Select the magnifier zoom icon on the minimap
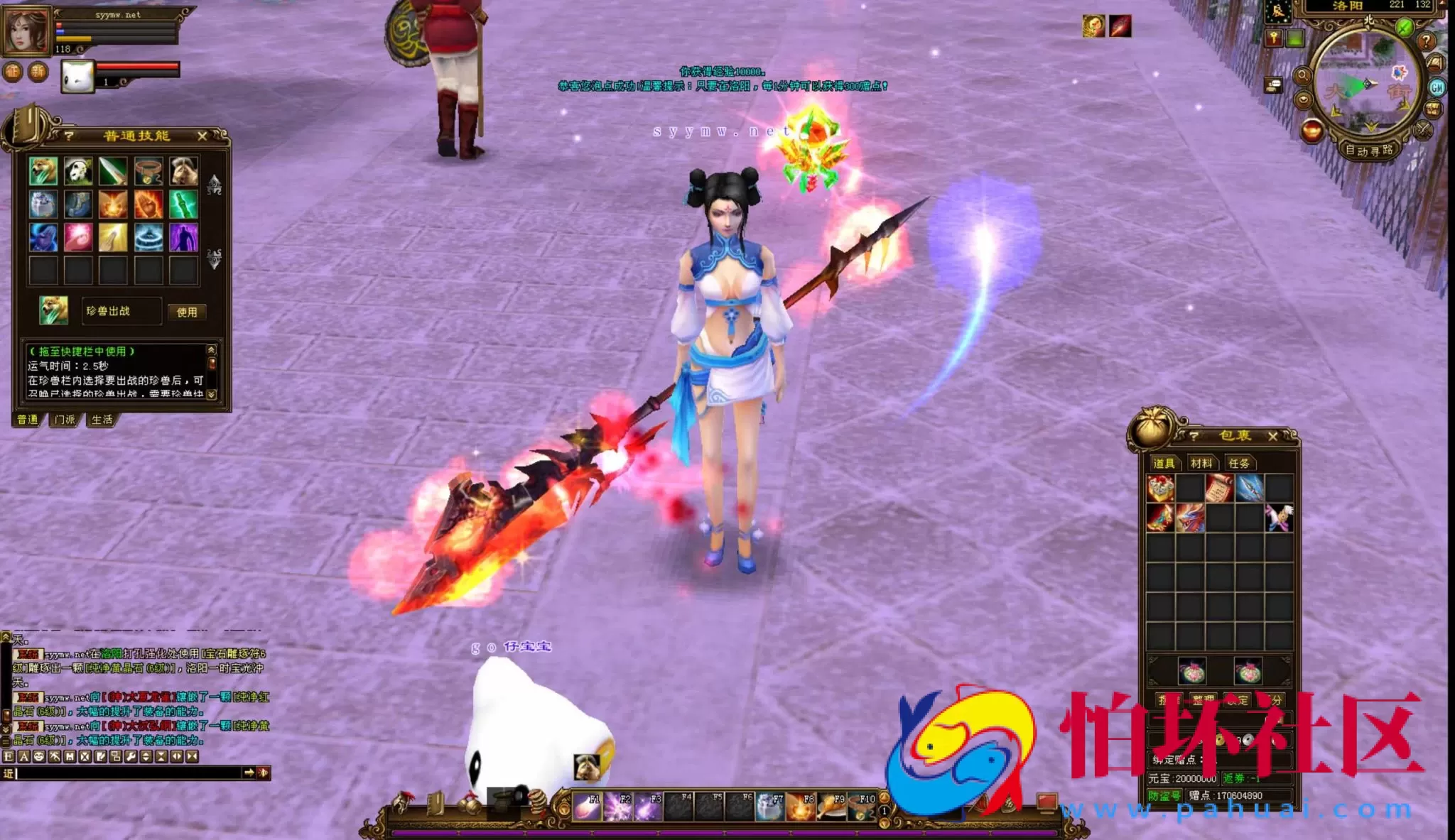 pos(1303,74)
